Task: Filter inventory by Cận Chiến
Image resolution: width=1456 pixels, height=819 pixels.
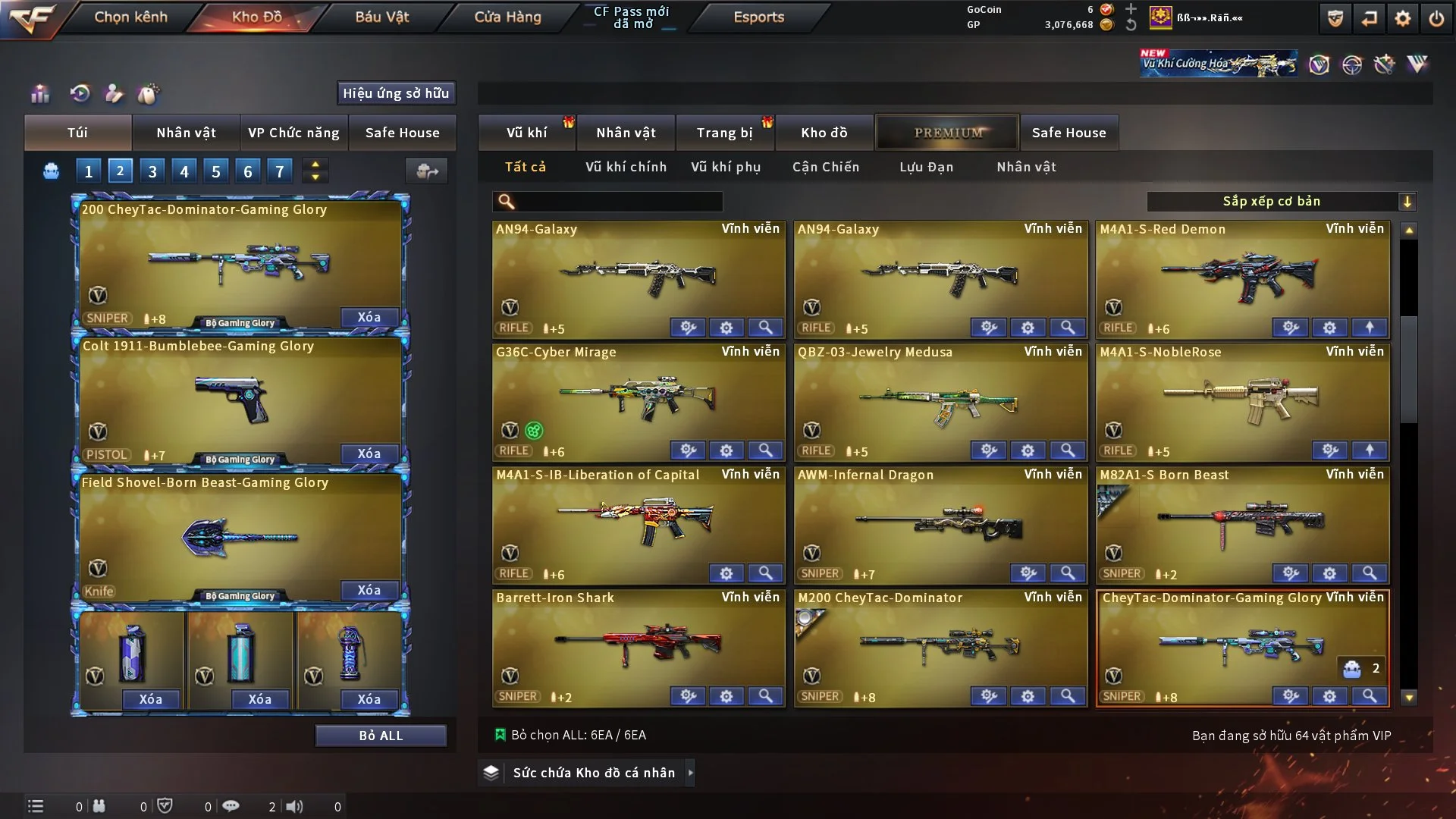Action: point(826,167)
